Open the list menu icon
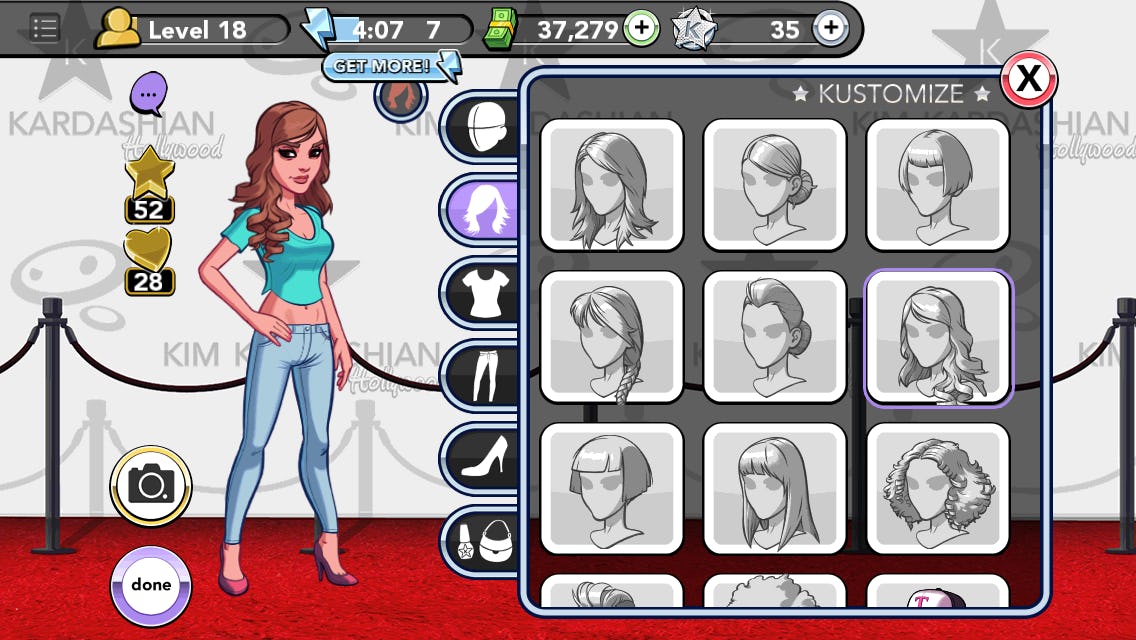 (44, 28)
